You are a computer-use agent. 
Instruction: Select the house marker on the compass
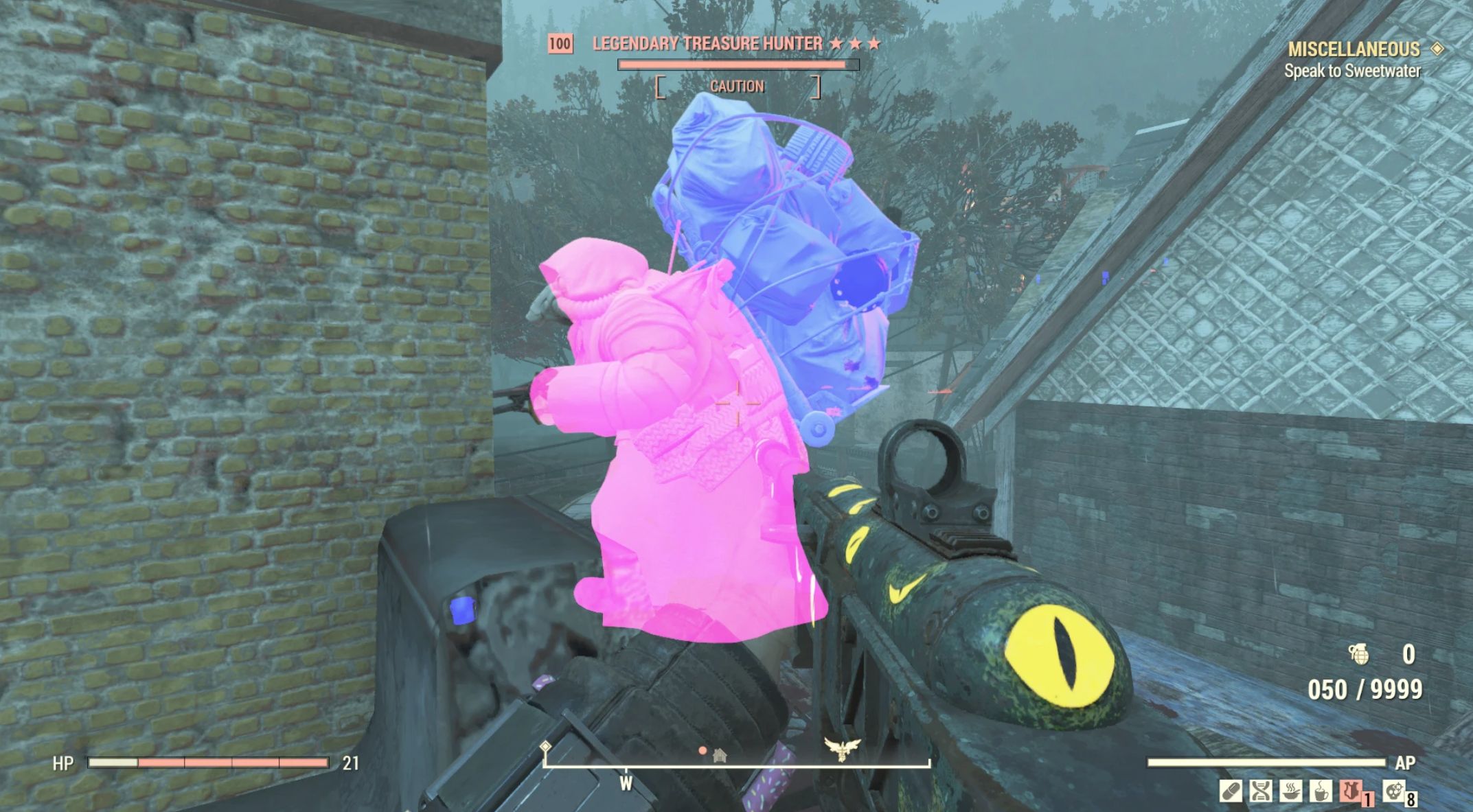(720, 756)
